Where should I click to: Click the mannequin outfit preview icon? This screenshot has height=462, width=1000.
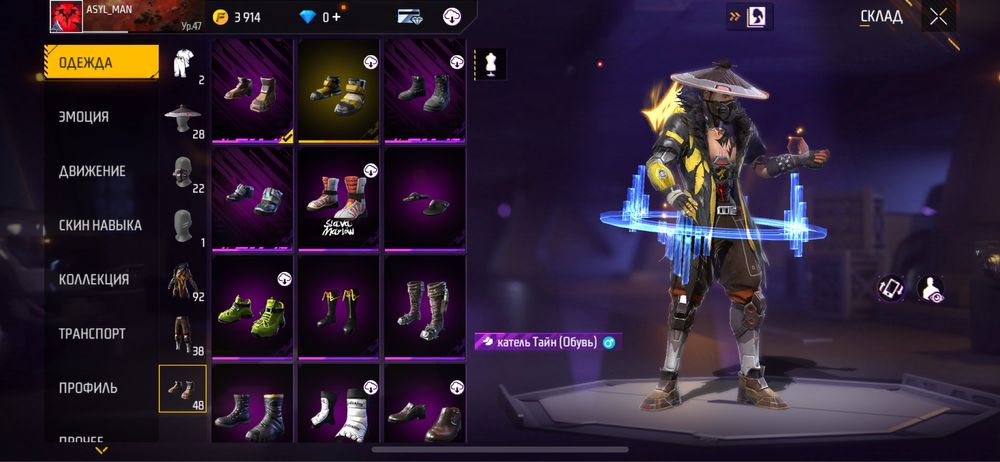[x=489, y=64]
